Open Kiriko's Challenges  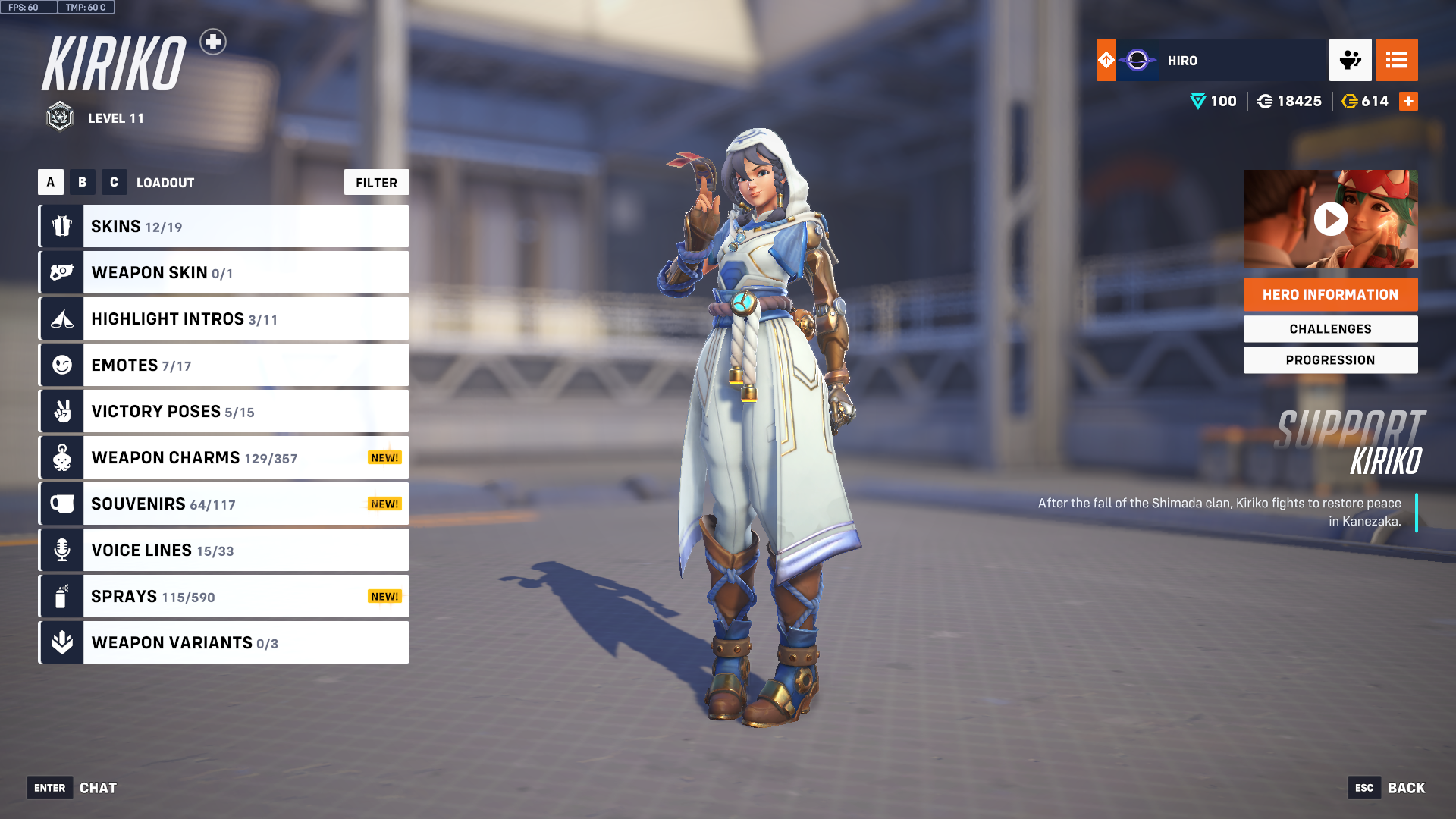pyautogui.click(x=1330, y=328)
